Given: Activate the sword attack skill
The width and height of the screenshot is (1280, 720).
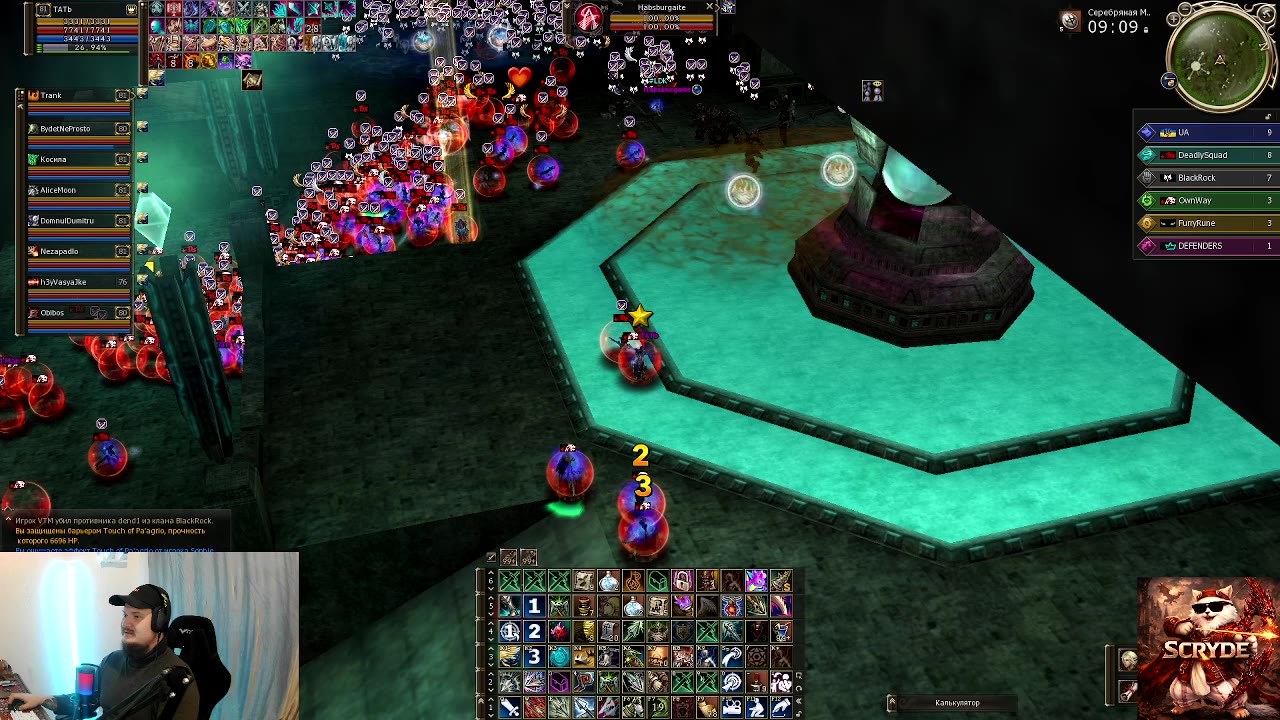Looking at the screenshot, I should pos(510,708).
